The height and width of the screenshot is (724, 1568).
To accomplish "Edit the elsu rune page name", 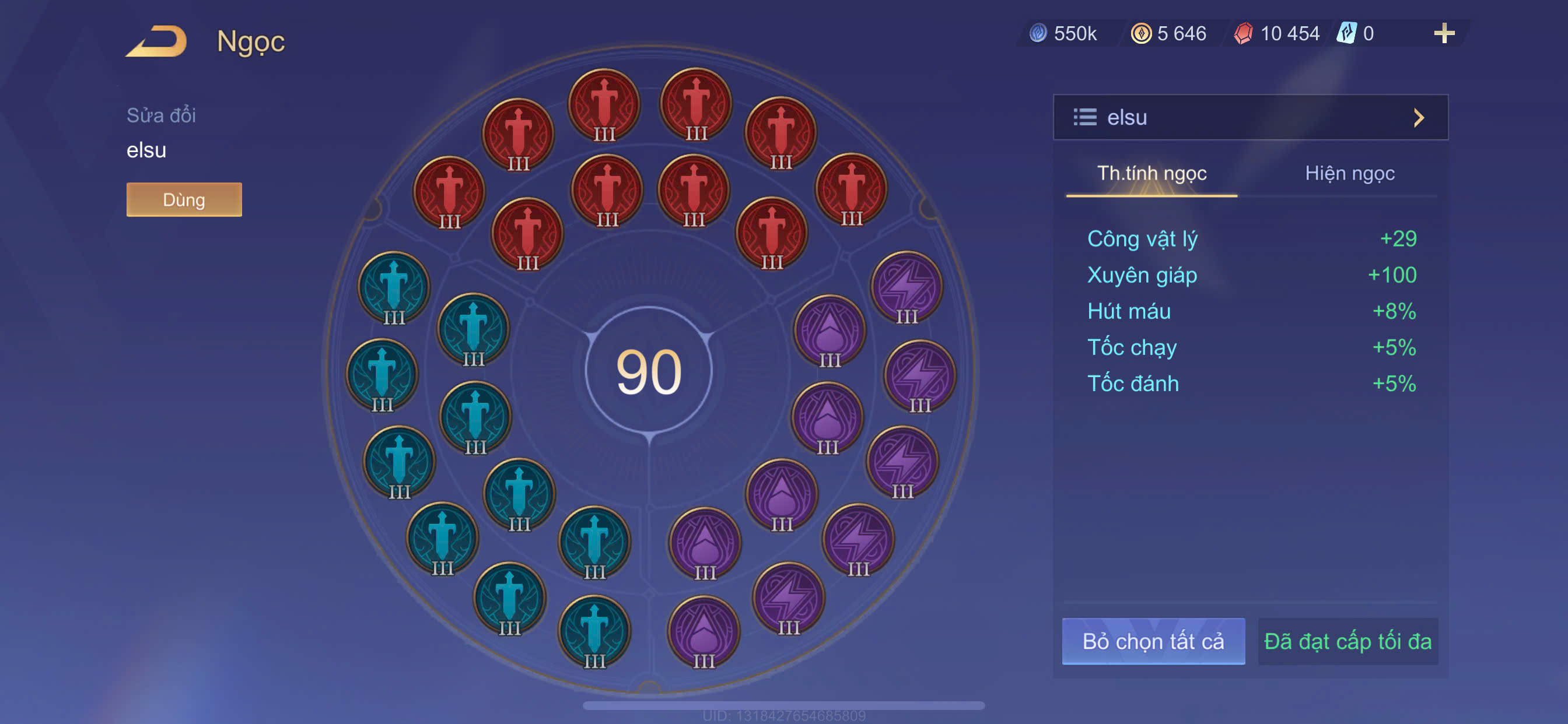I will point(146,150).
